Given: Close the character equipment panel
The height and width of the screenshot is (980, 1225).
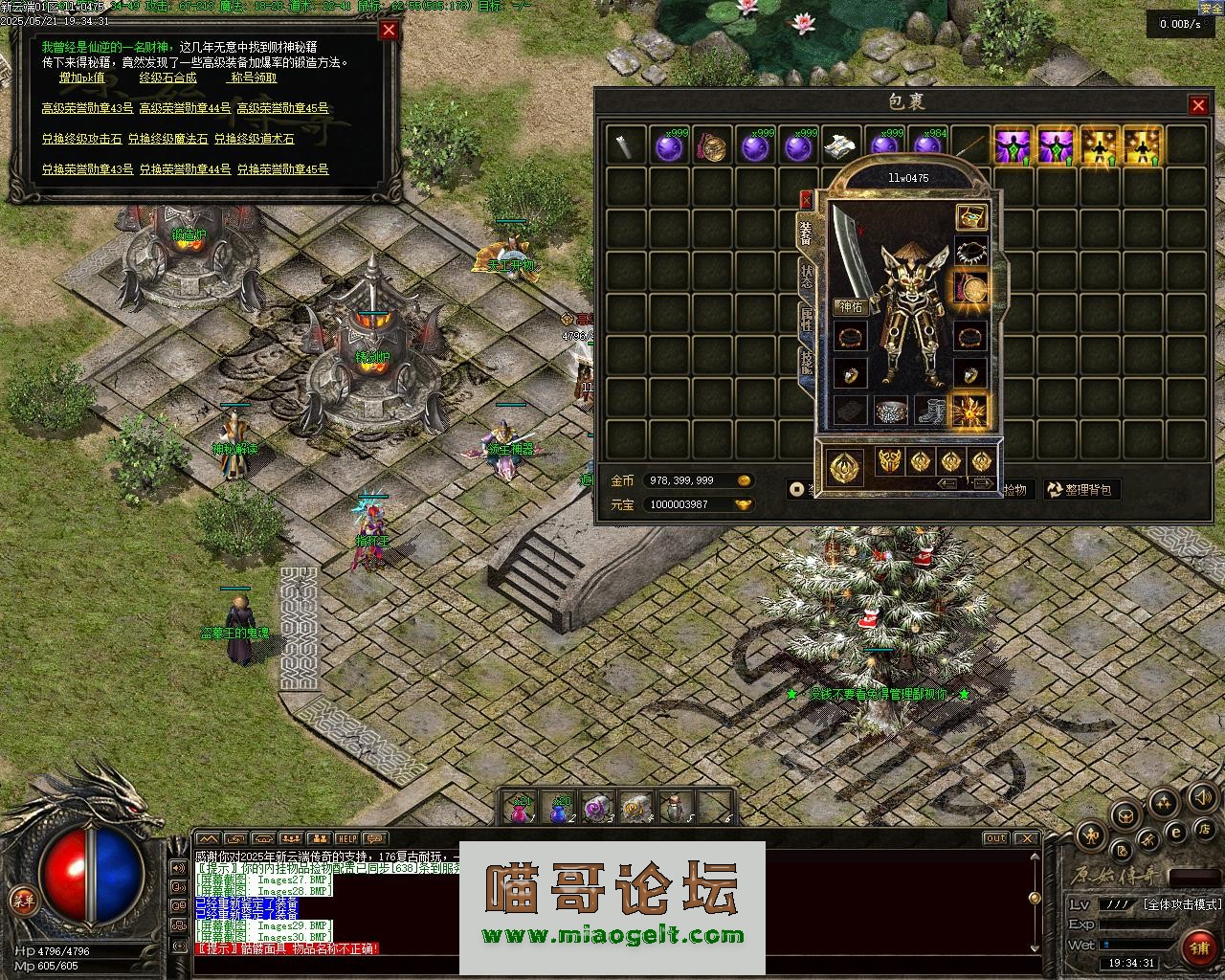Looking at the screenshot, I should (x=806, y=199).
